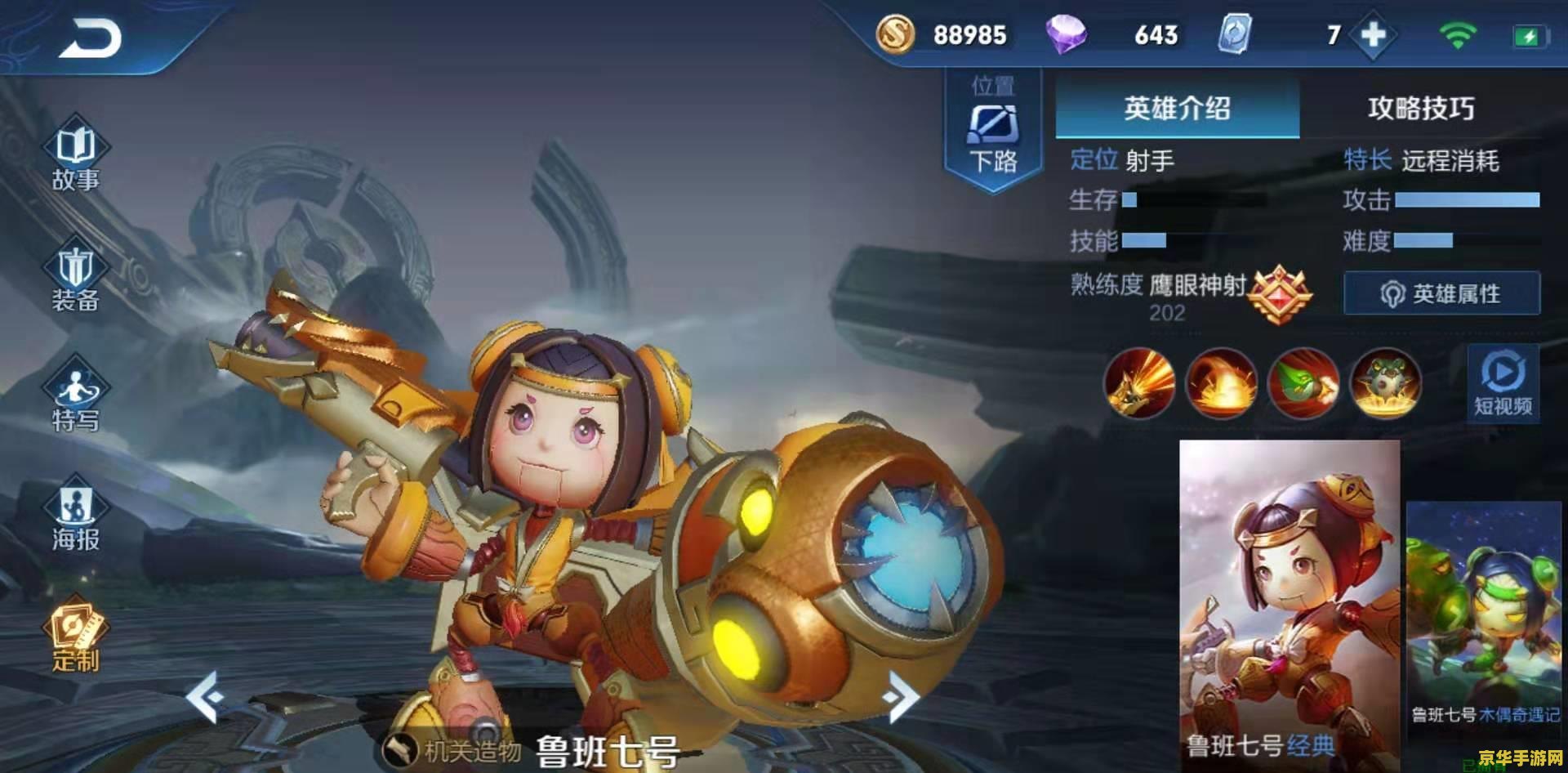The width and height of the screenshot is (1568, 773).
Task: Choose the 鲁班七号 经典 skin thumbnail
Action: click(x=1289, y=601)
